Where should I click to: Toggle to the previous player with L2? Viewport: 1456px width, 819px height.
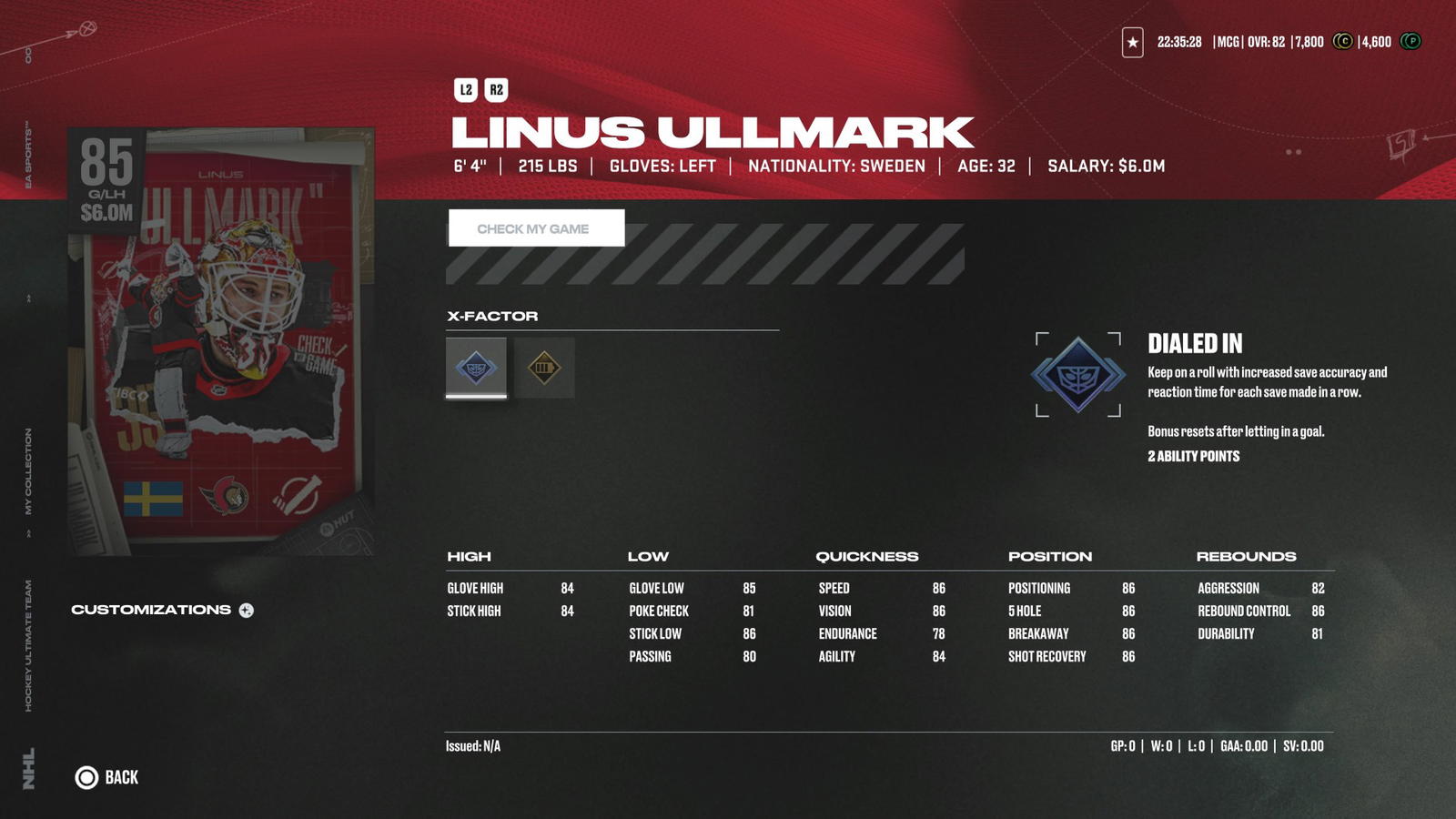464,89
